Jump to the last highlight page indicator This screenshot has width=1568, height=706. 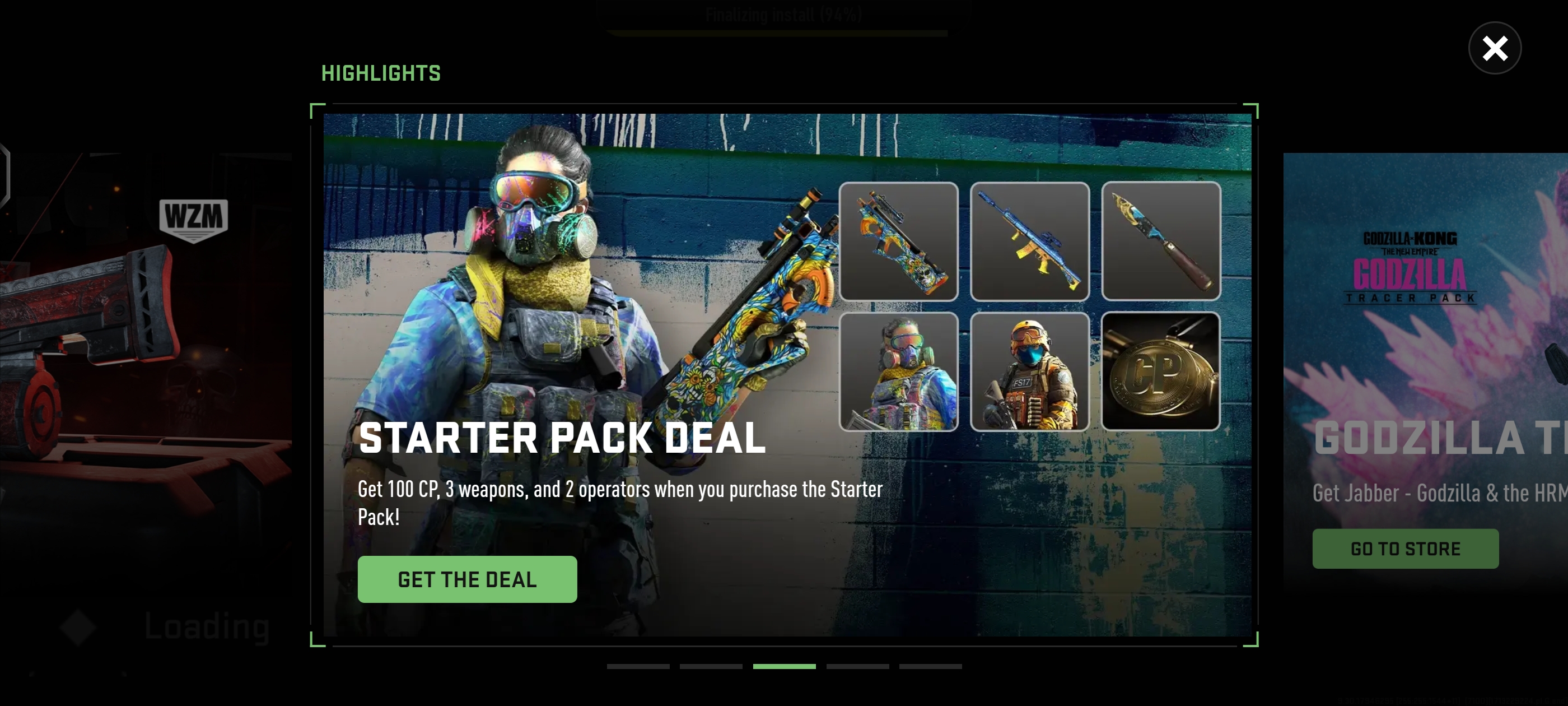[x=930, y=666]
